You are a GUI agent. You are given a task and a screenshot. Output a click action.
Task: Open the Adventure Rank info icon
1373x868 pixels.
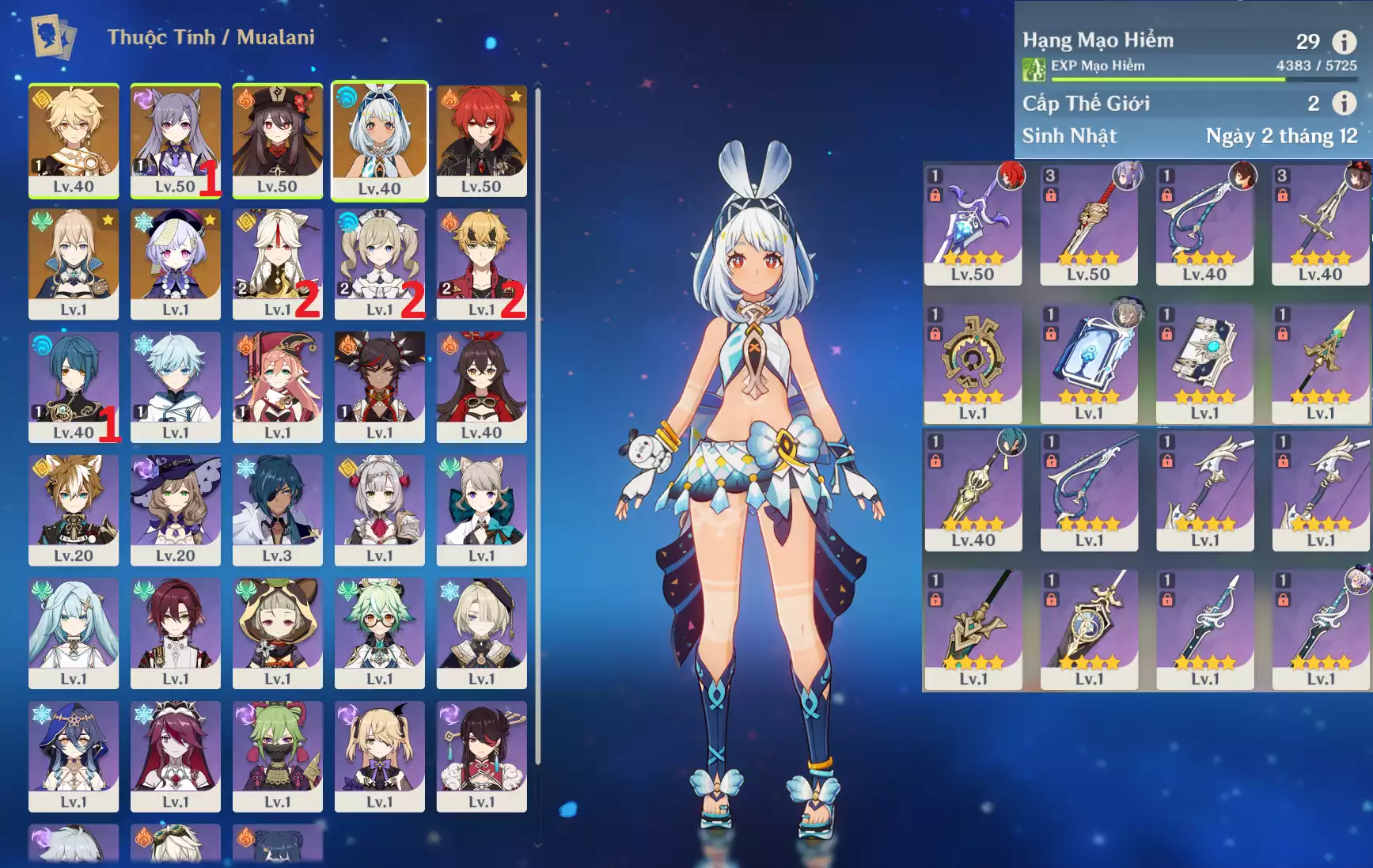(1344, 41)
